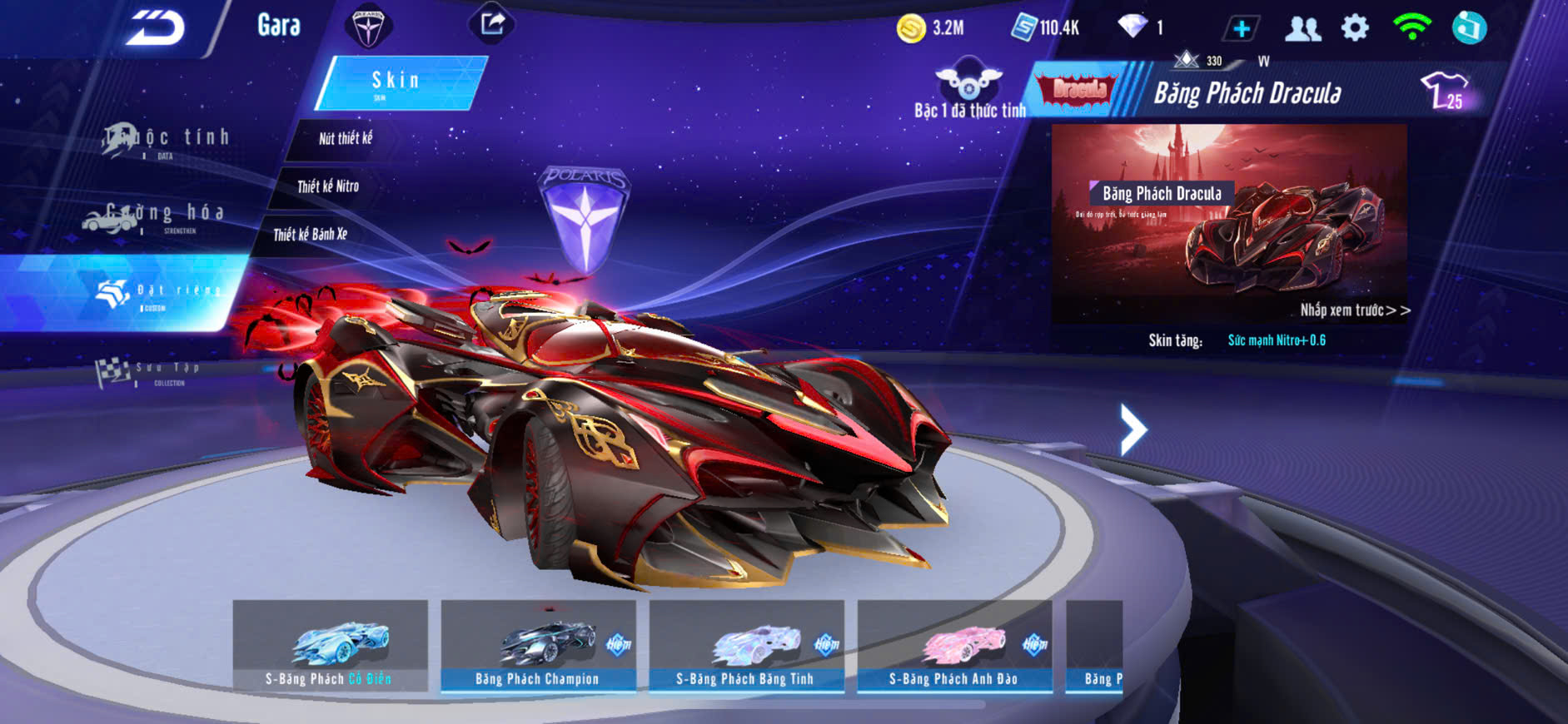Image resolution: width=1568 pixels, height=724 pixels.
Task: Open Thiết kế Bánh Xe submenu
Action: click(310, 235)
